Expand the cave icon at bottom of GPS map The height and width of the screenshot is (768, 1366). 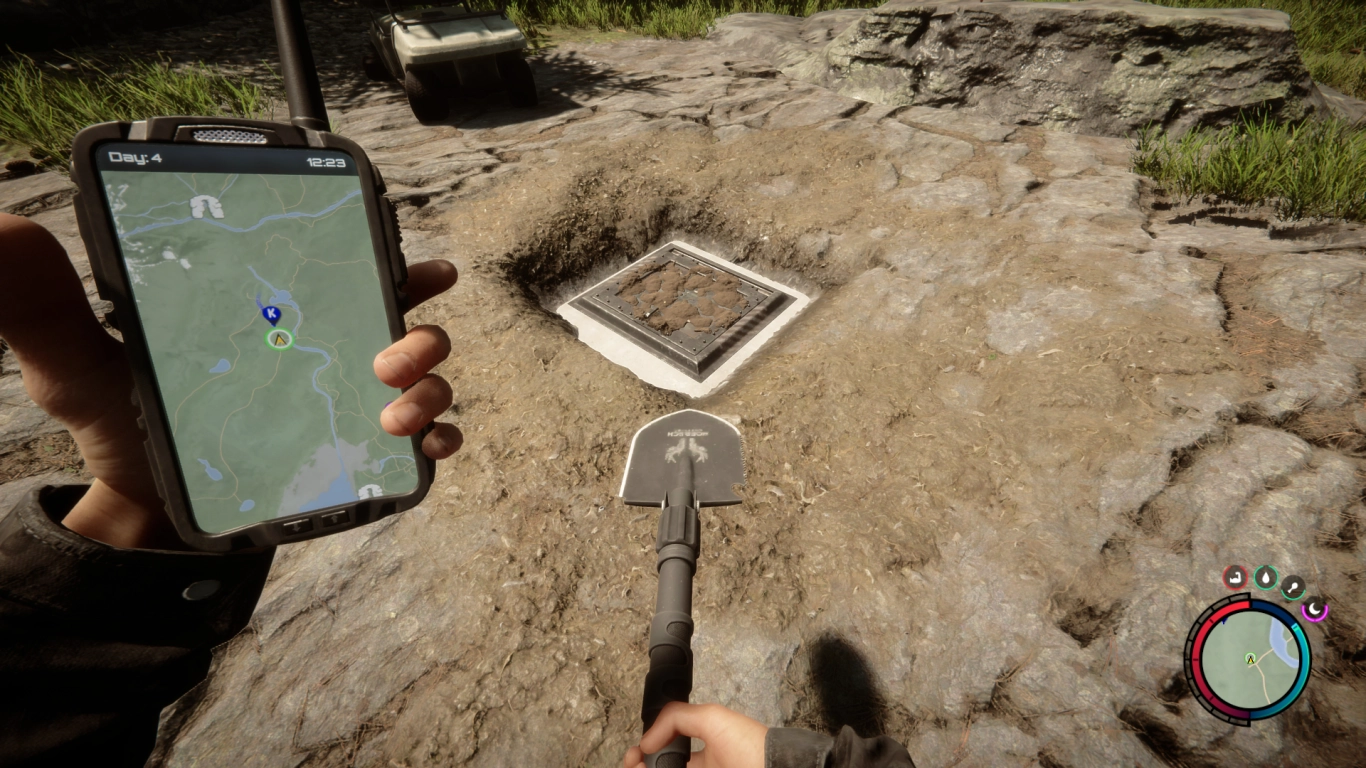tap(370, 492)
